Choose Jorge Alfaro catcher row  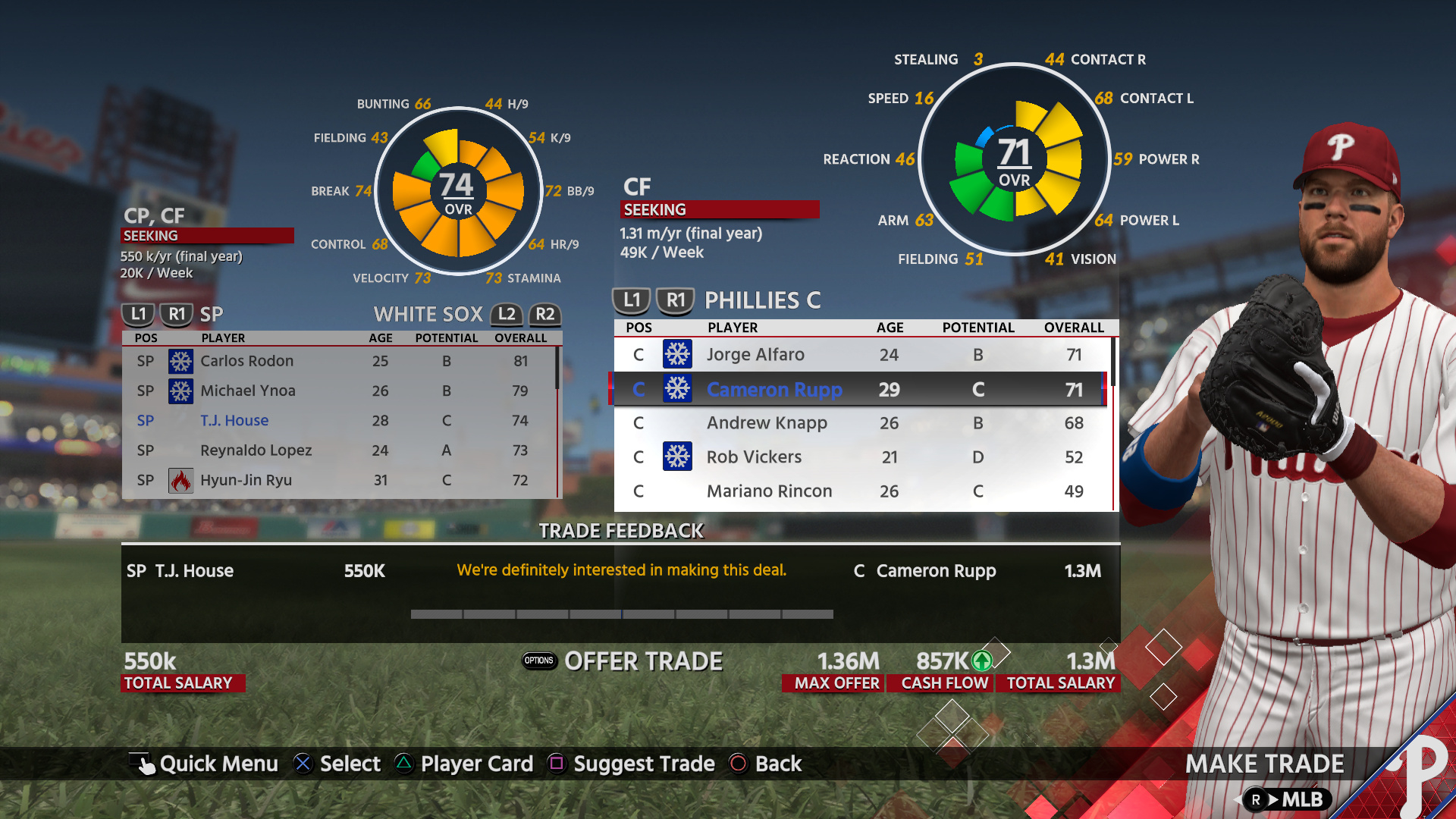click(755, 354)
